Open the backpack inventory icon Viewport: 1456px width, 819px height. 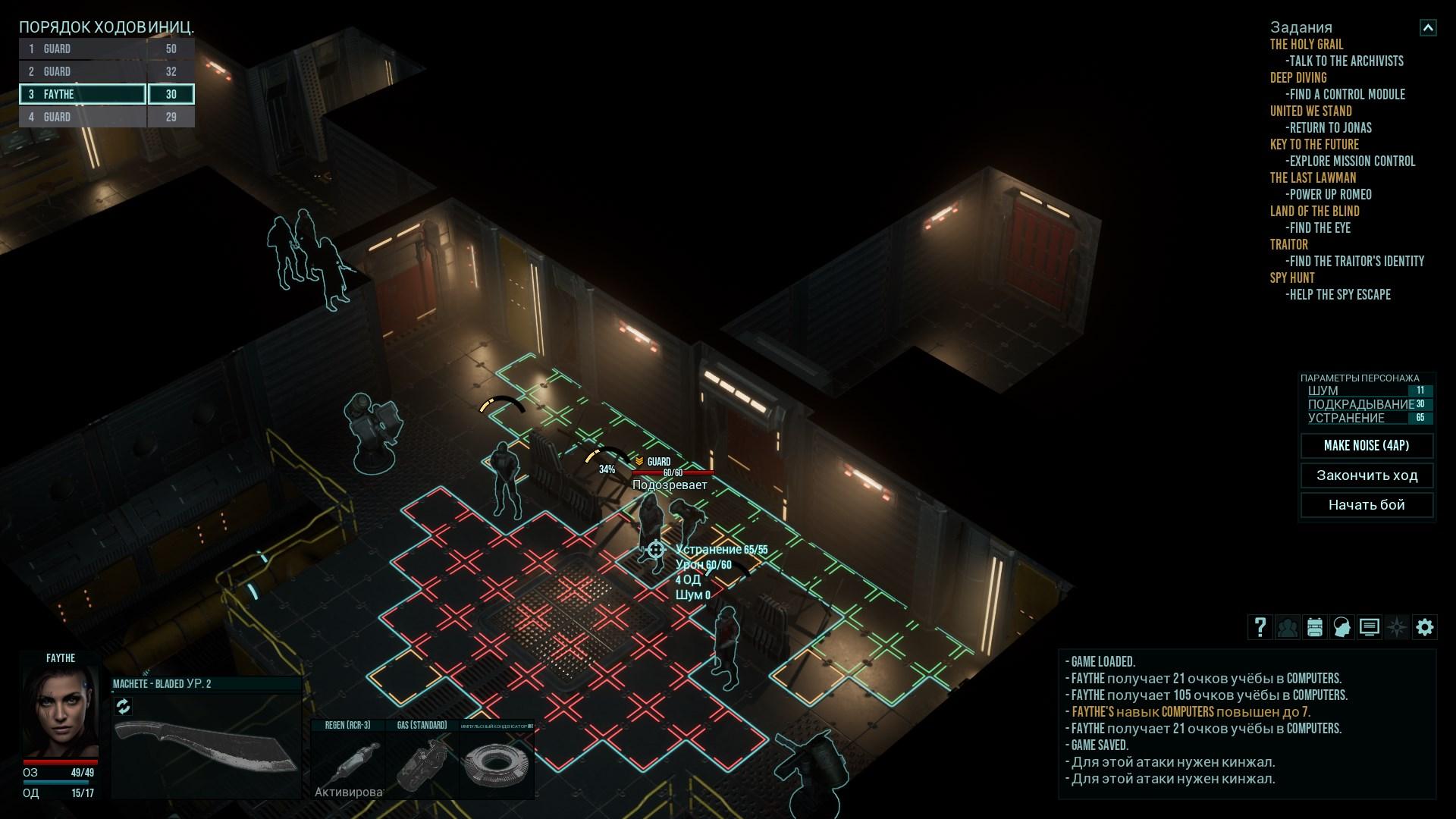(1315, 627)
